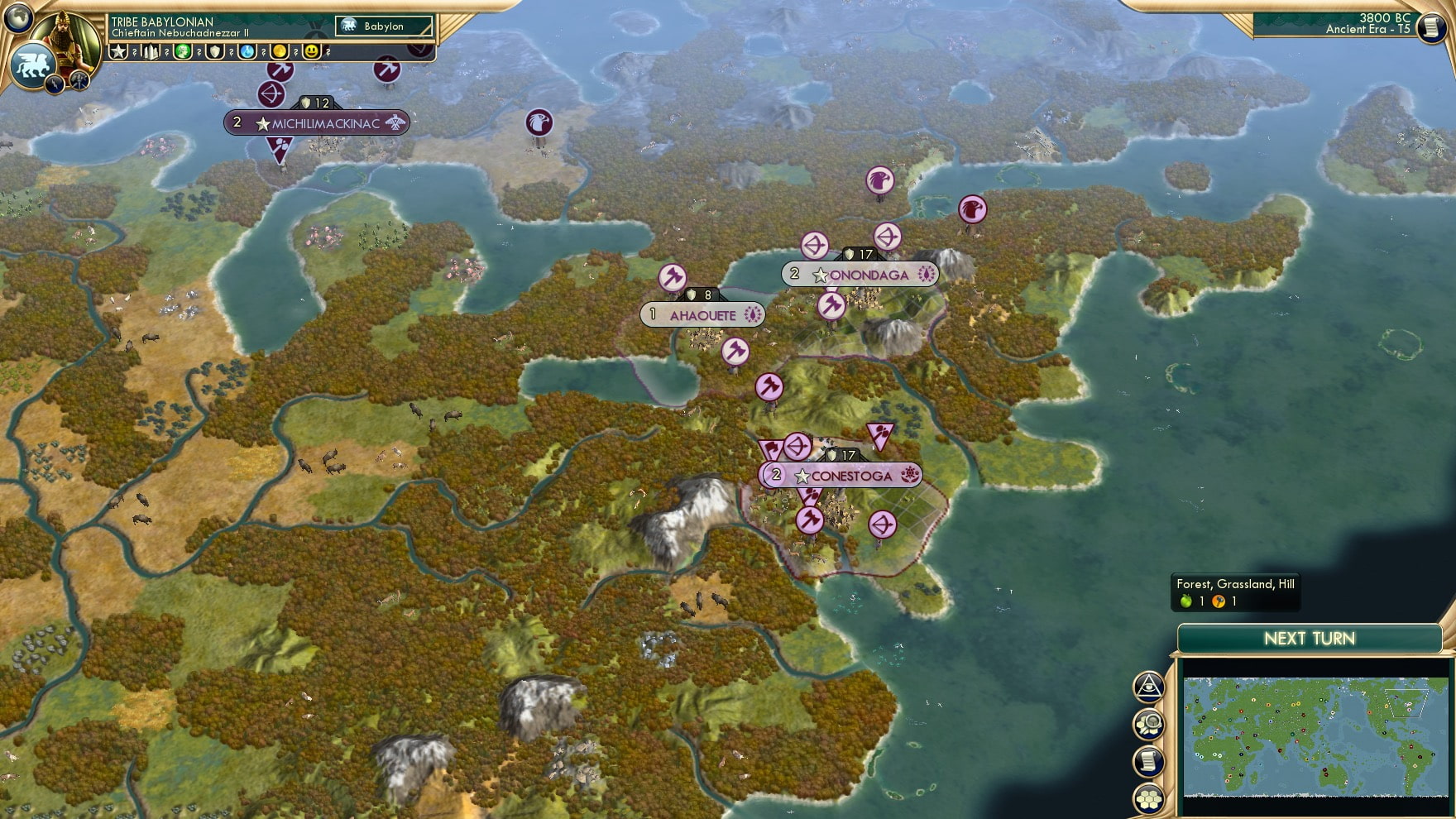This screenshot has height=819, width=1456.
Task: Select the eagle scout unit icon north of Onondaga
Action: point(880,180)
